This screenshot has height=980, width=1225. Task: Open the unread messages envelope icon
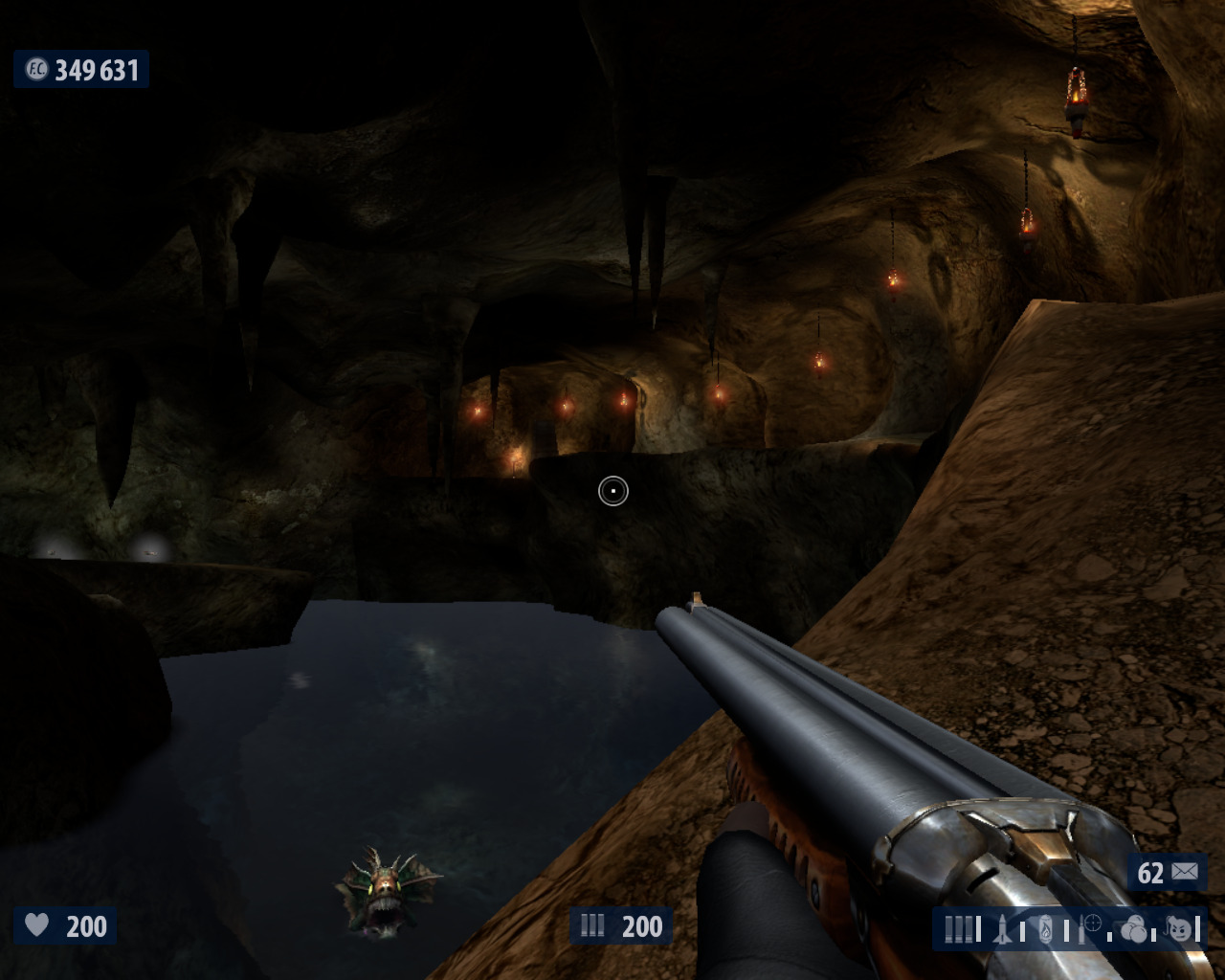1184,872
